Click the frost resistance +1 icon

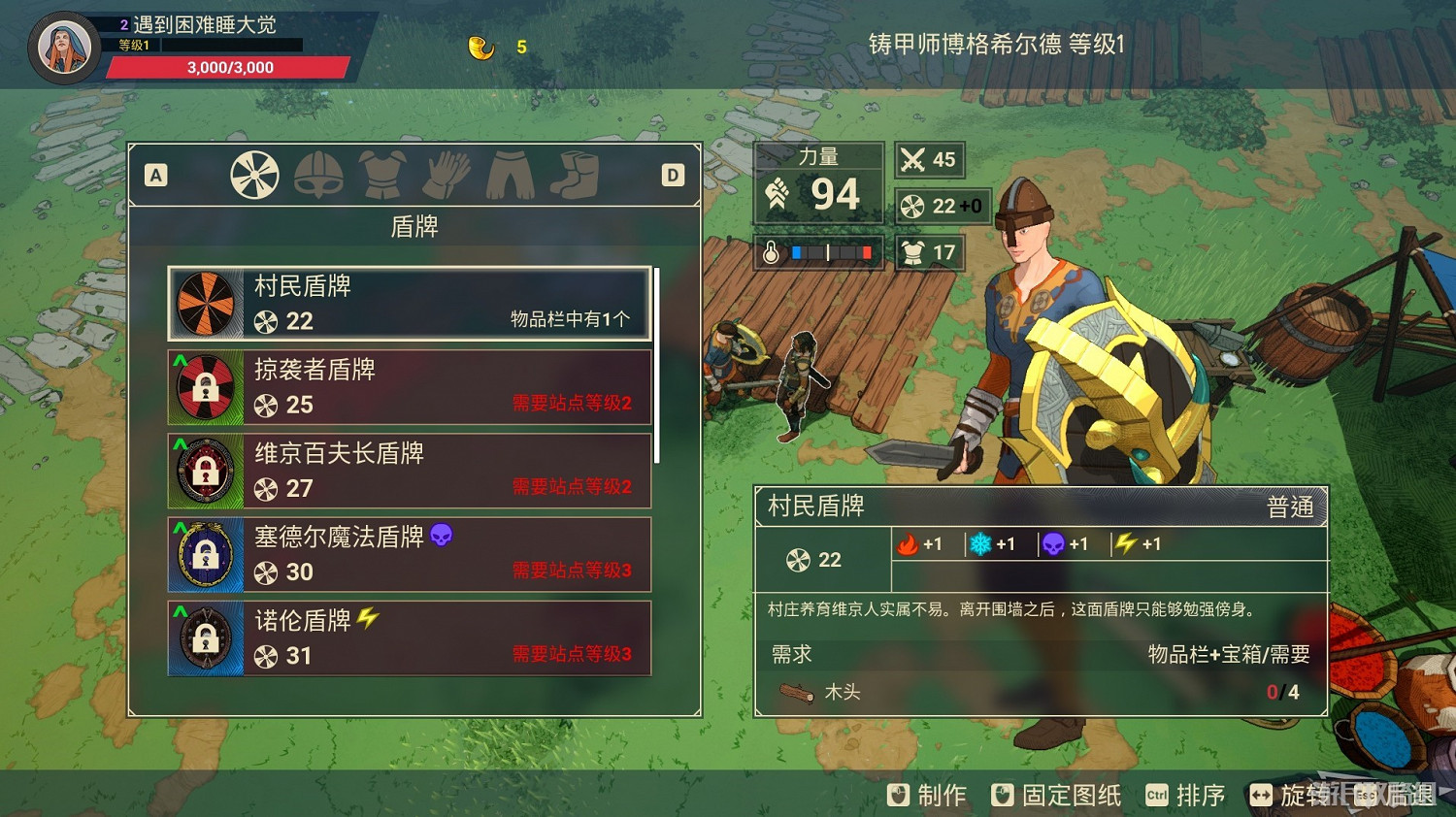pos(979,543)
